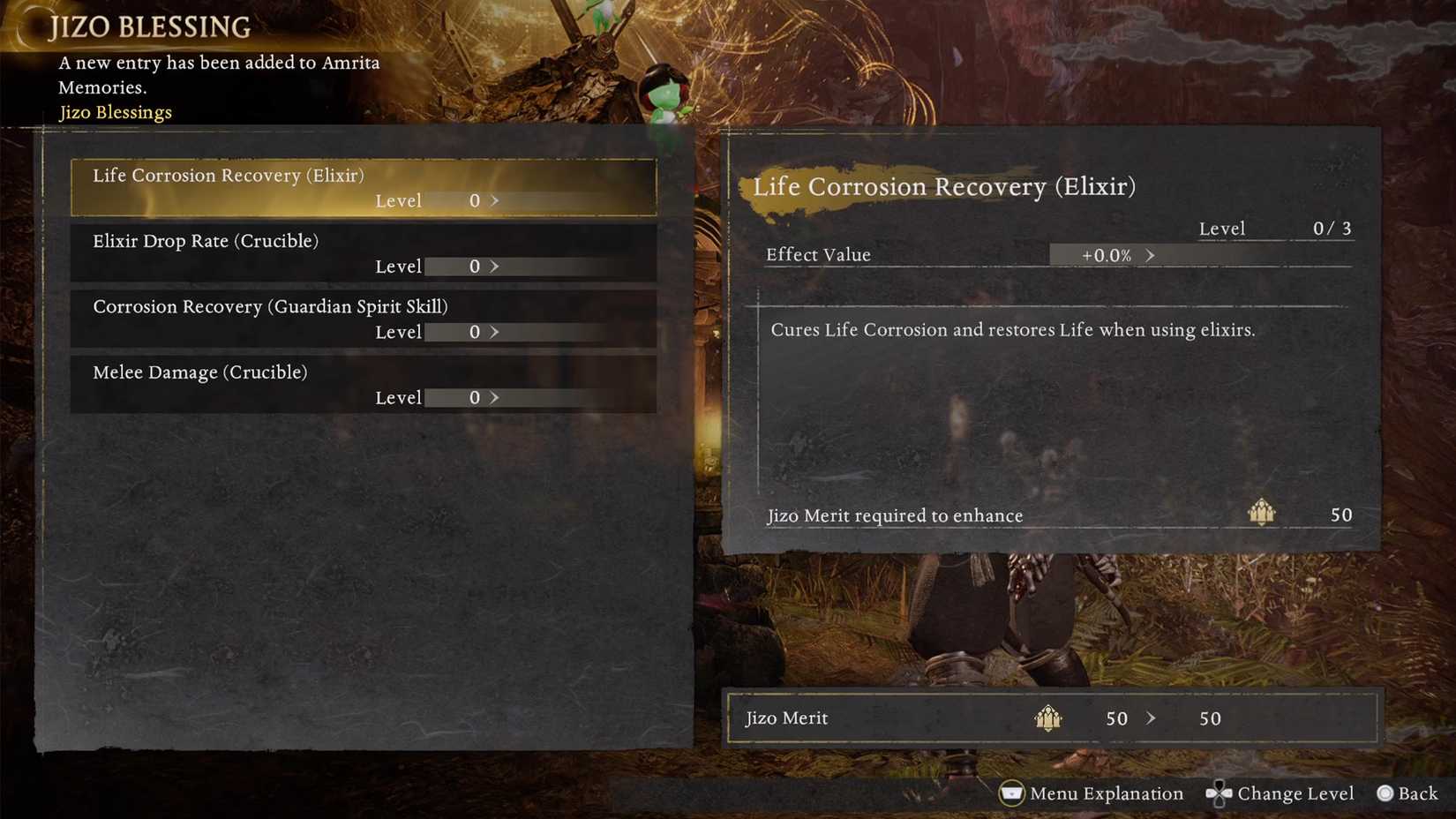
Task: Open Menu Explanation
Action: (x=1105, y=793)
